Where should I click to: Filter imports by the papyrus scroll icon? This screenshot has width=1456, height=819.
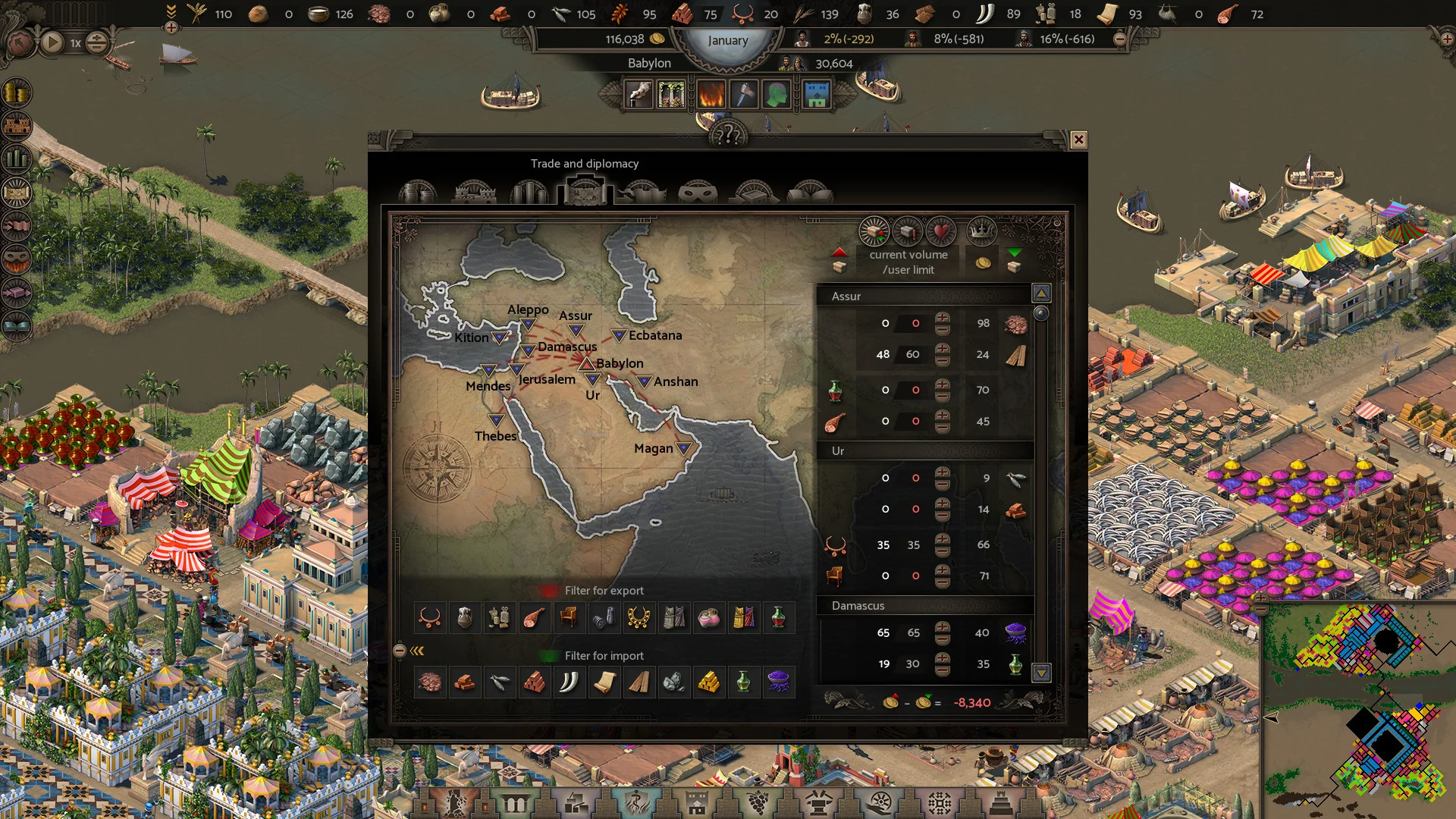click(604, 682)
